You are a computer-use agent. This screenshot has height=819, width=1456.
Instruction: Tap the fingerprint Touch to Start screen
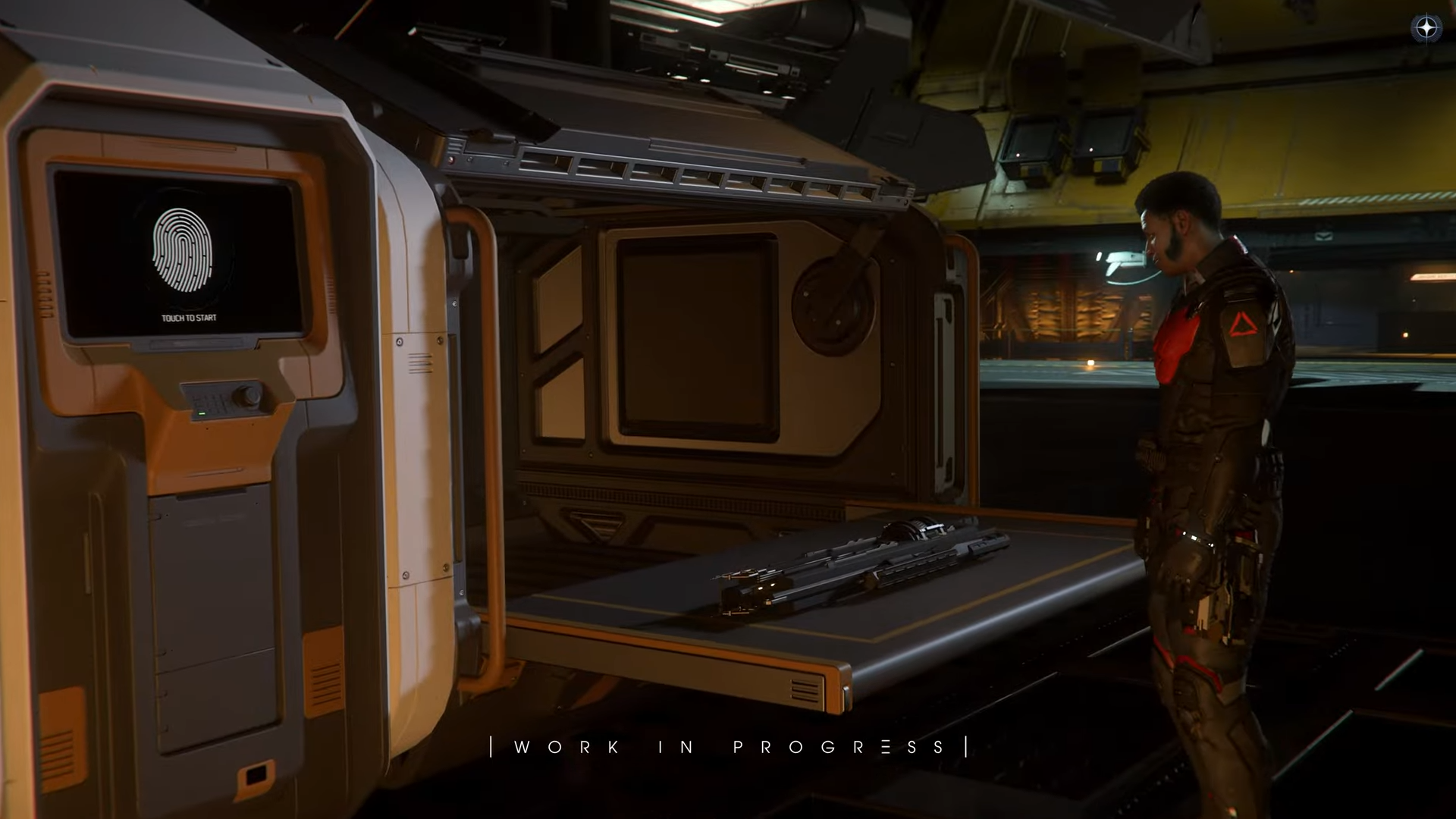[183, 253]
